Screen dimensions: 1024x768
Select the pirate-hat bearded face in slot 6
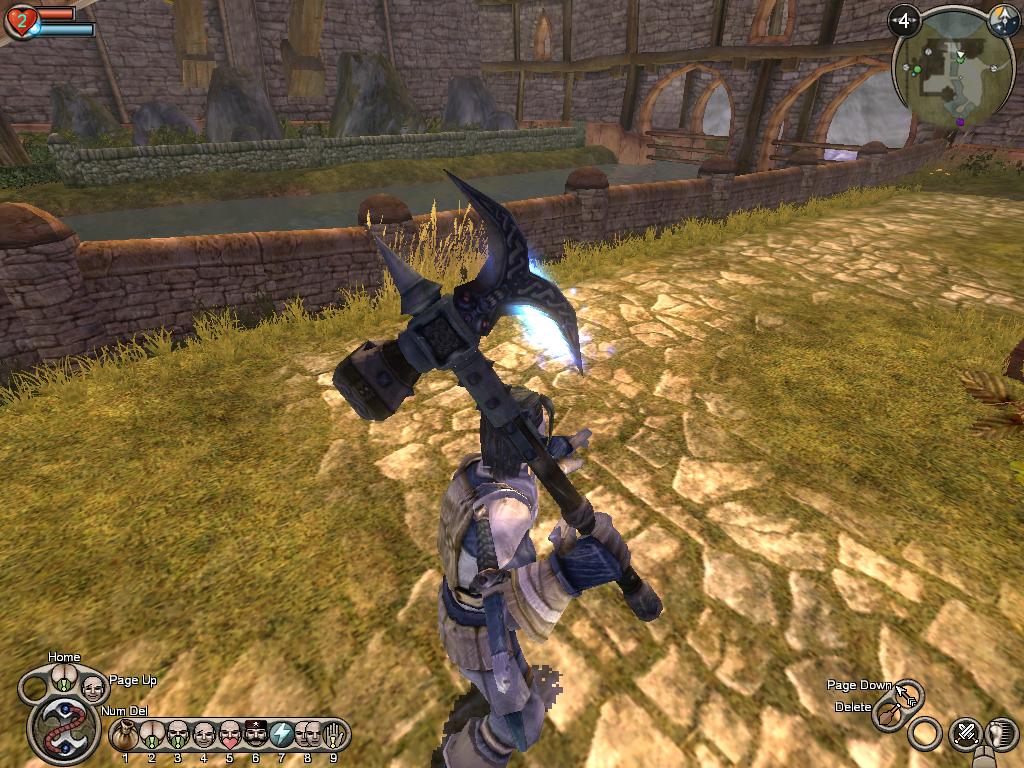[256, 736]
